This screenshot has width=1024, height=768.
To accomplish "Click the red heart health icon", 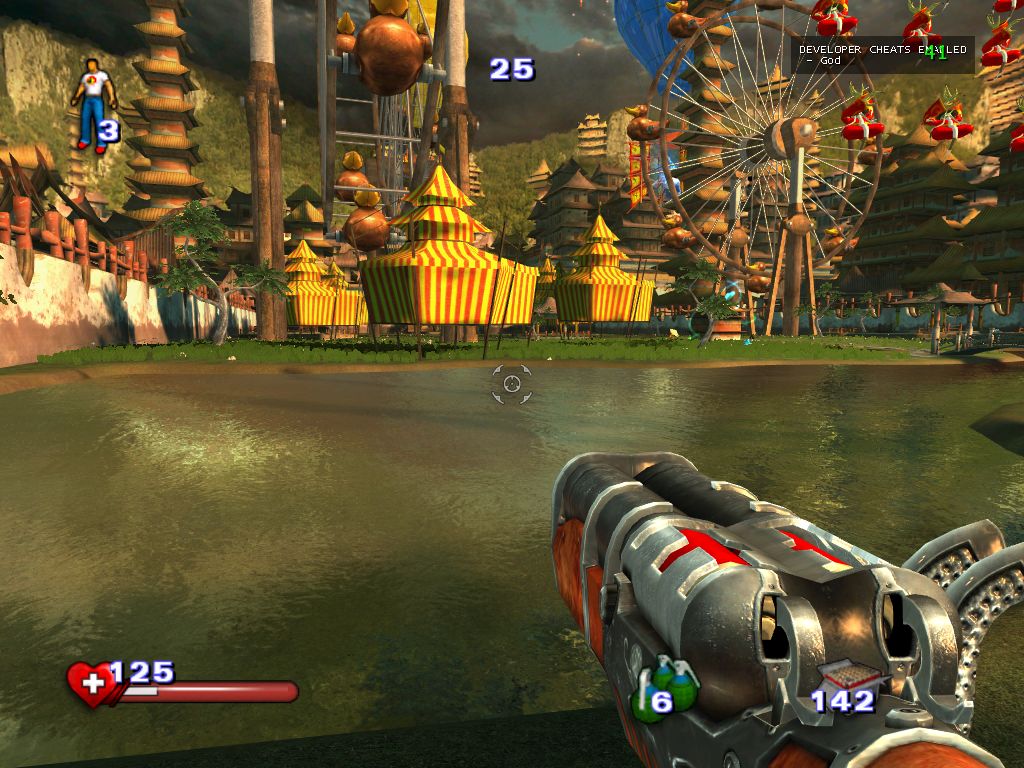I will click(x=92, y=685).
